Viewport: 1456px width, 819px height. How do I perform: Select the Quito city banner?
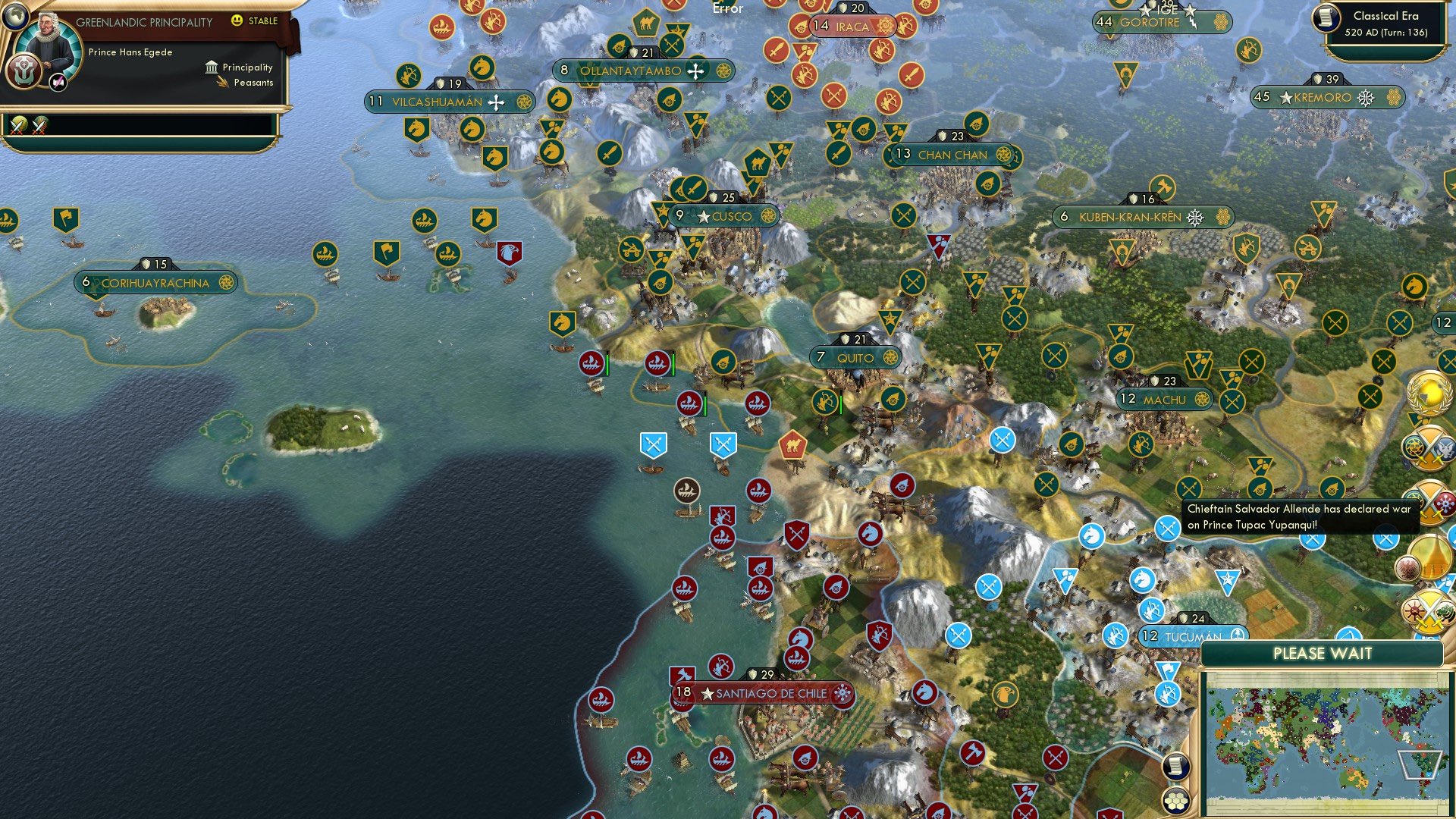(x=854, y=357)
